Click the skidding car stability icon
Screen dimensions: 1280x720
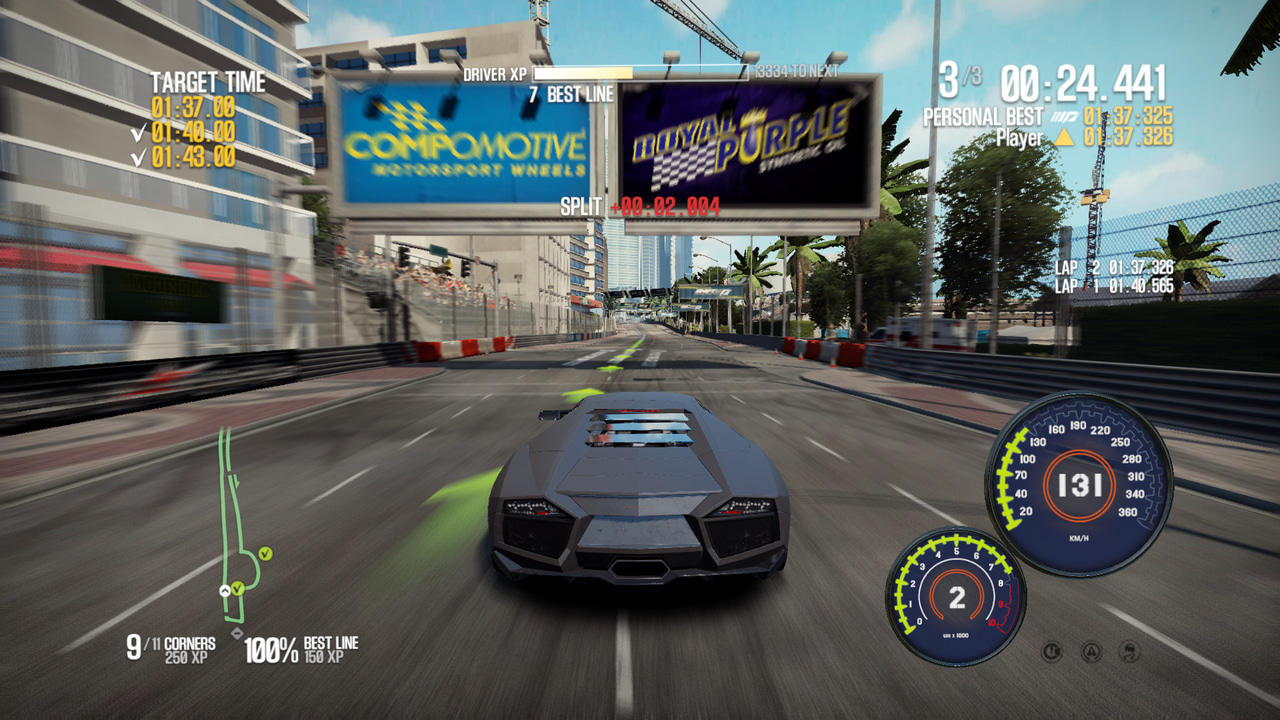tap(1130, 652)
